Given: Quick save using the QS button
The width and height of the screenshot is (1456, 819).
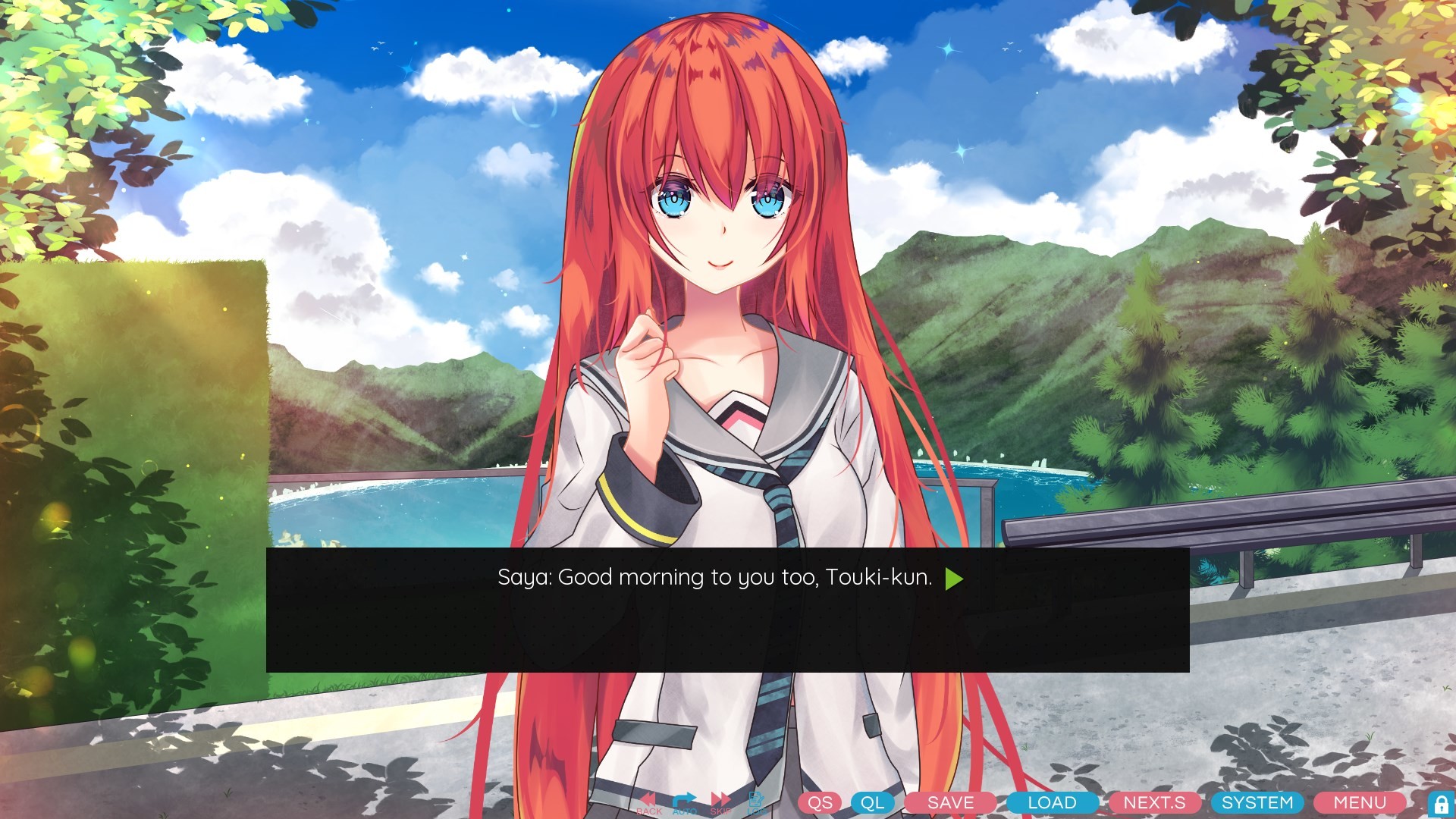Looking at the screenshot, I should coord(820,802).
